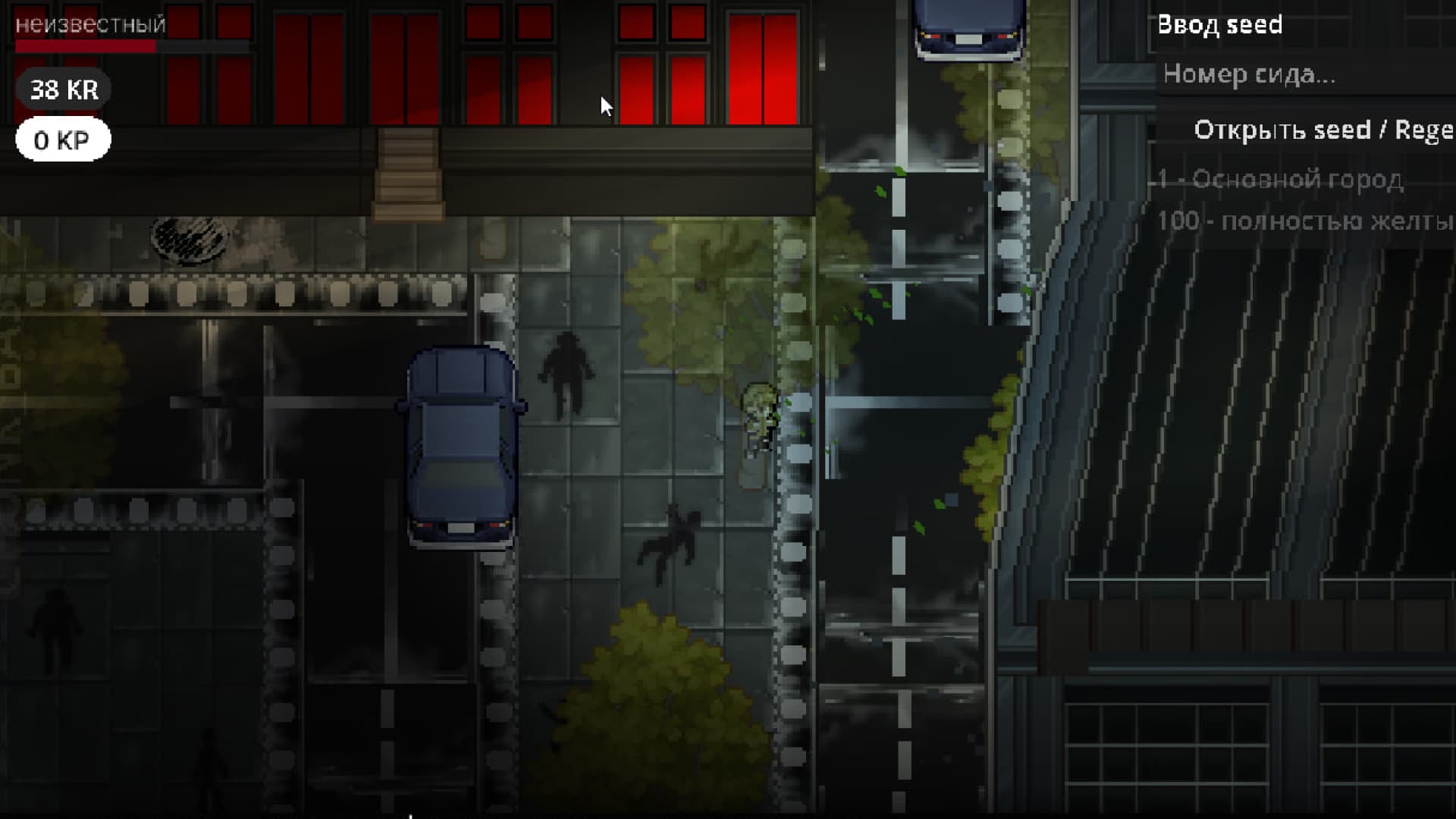Screen dimensions: 1456x819
Task: Click the crawling shadow figure on the road
Action: click(x=679, y=535)
